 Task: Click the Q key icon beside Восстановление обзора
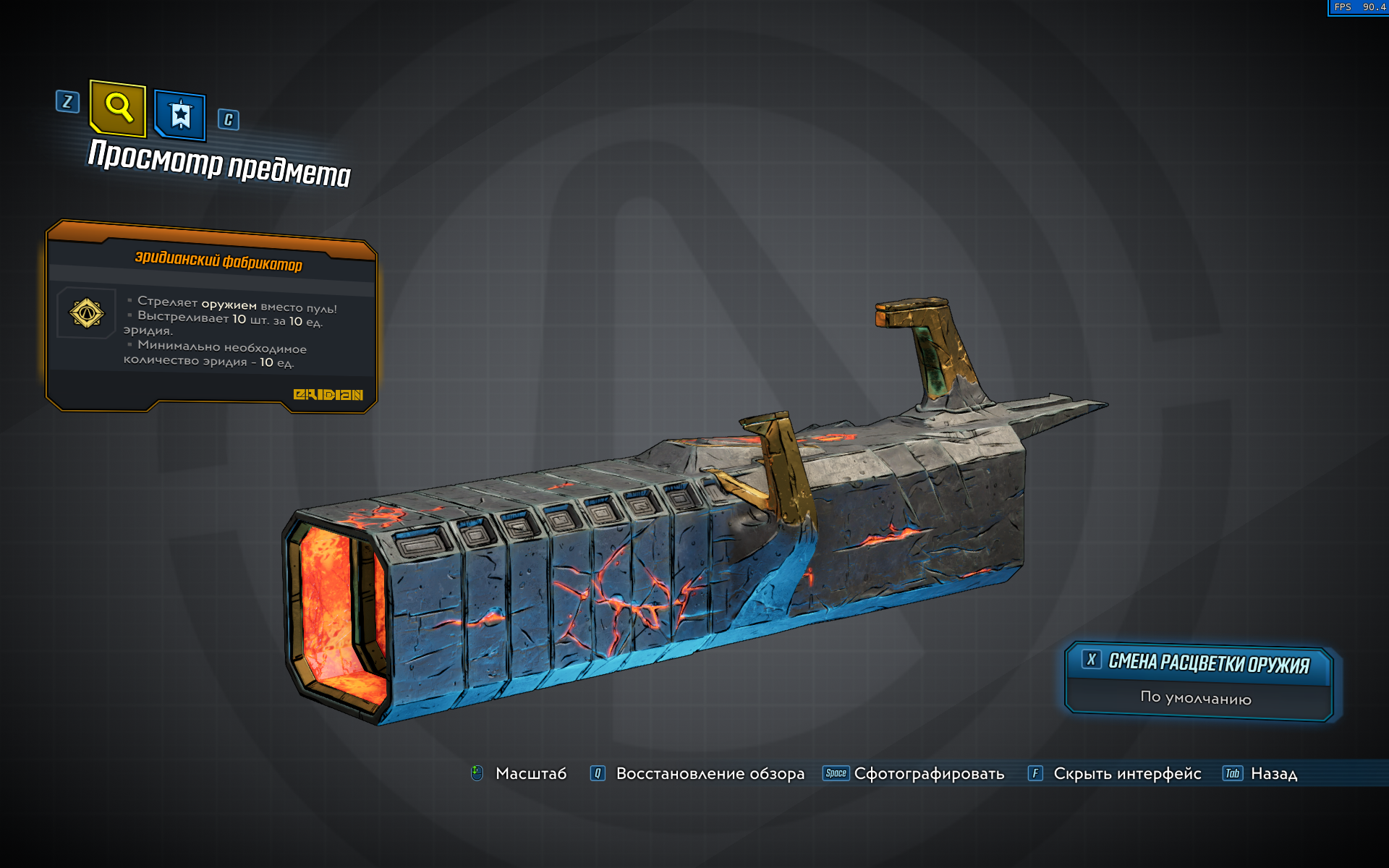pyautogui.click(x=596, y=773)
